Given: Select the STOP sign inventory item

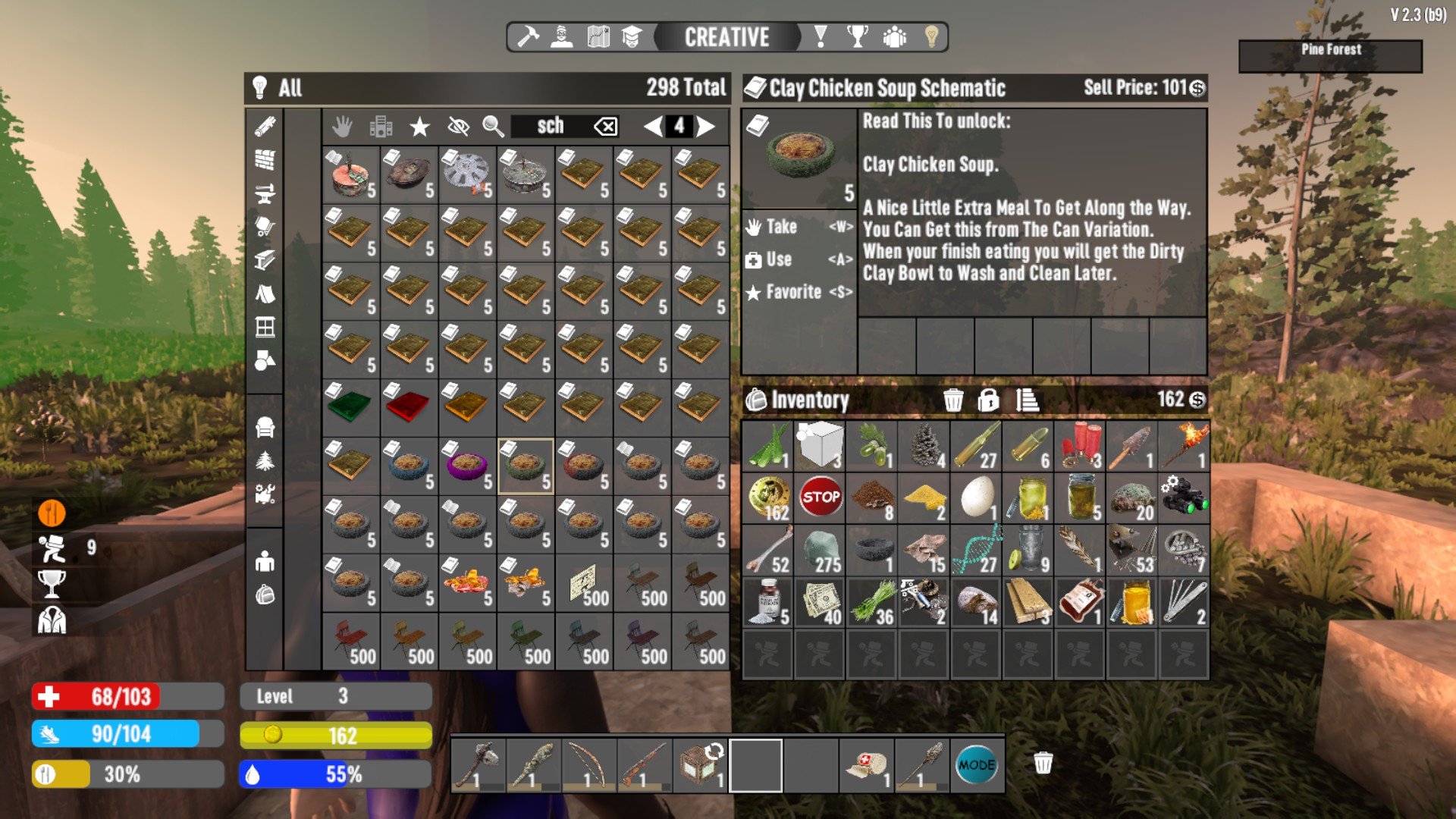Looking at the screenshot, I should pyautogui.click(x=821, y=497).
